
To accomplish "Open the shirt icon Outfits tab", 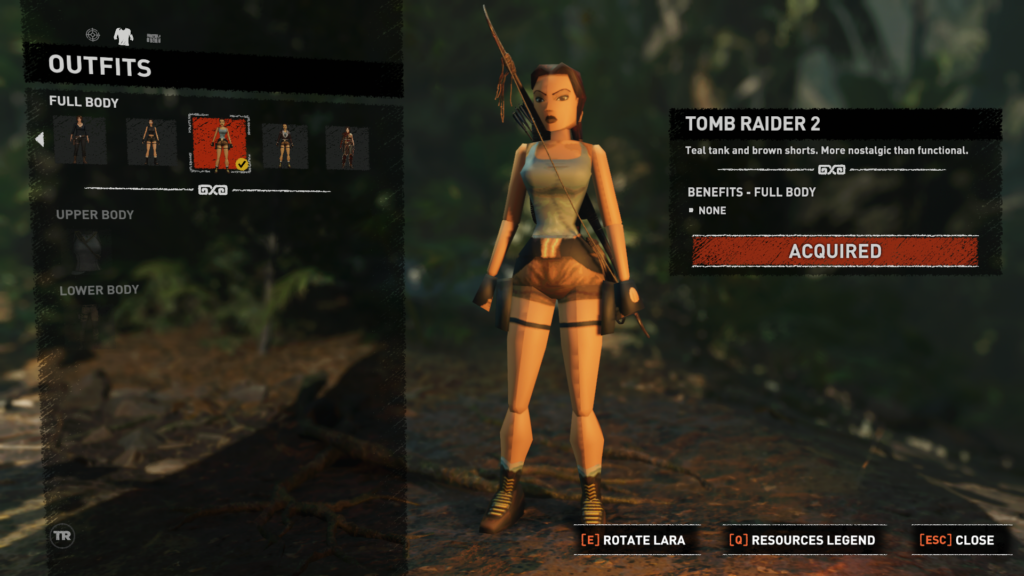I will click(x=123, y=37).
